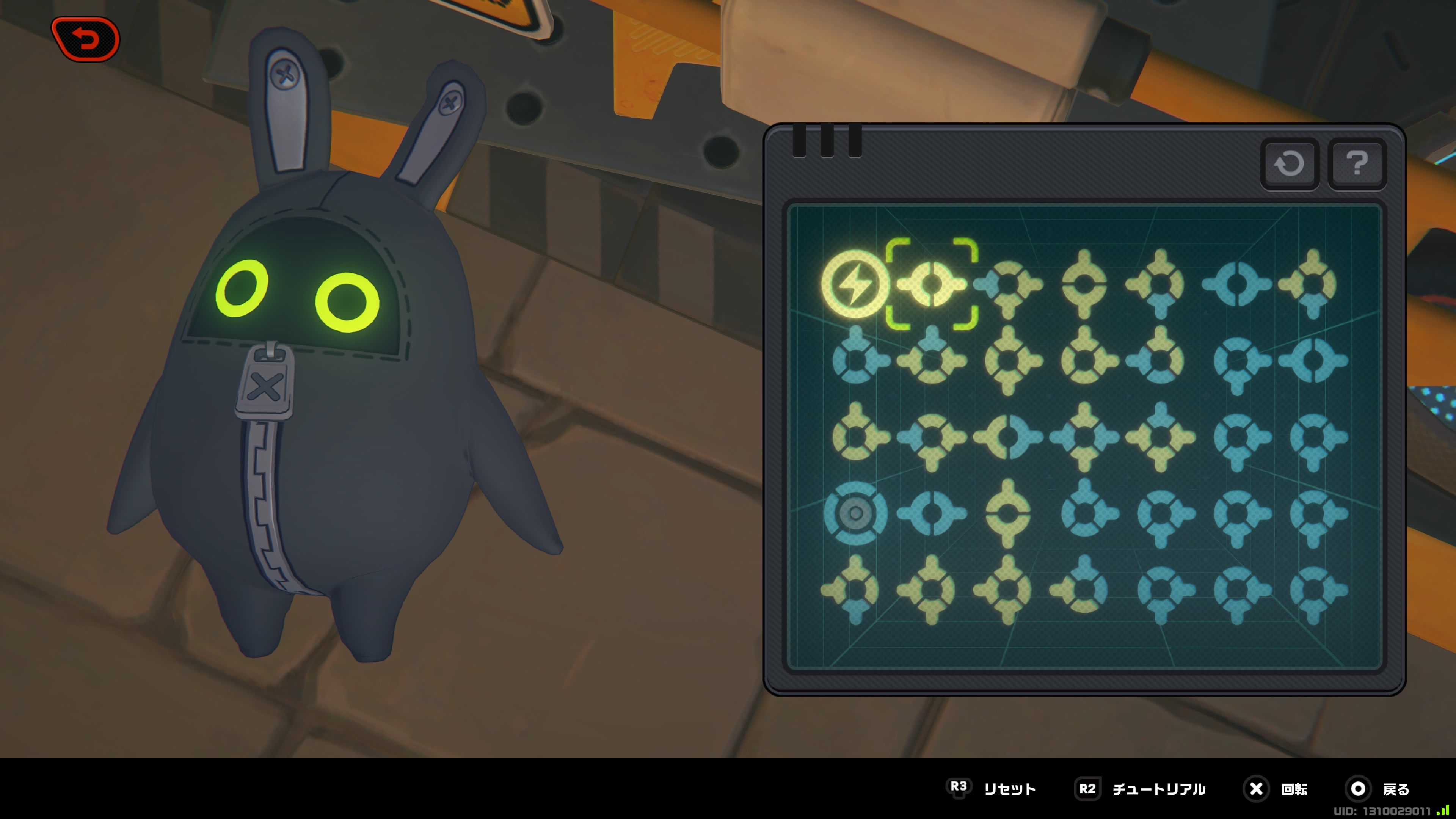Select the lightning bolt power source node

[x=855, y=284]
